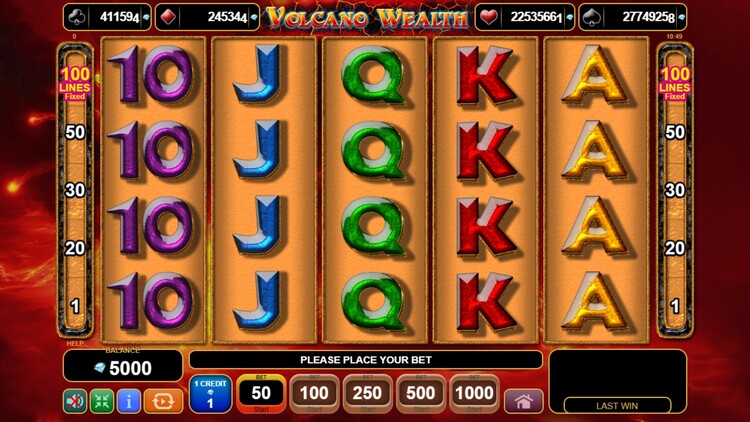
Task: Select the spades jackpot counter
Action: (632, 17)
